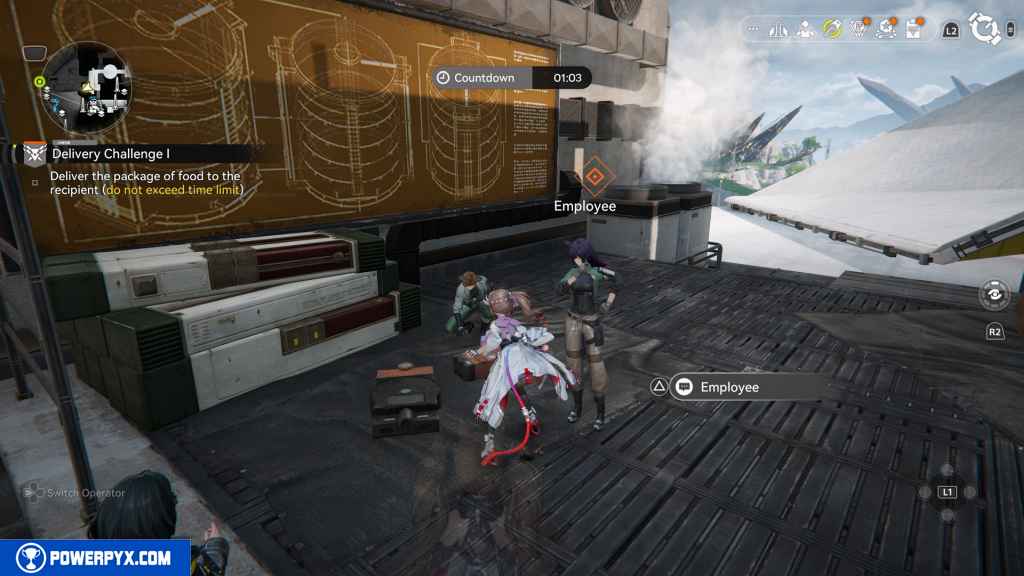Open the large circular ring menu icon
The image size is (1024, 576).
(985, 30)
